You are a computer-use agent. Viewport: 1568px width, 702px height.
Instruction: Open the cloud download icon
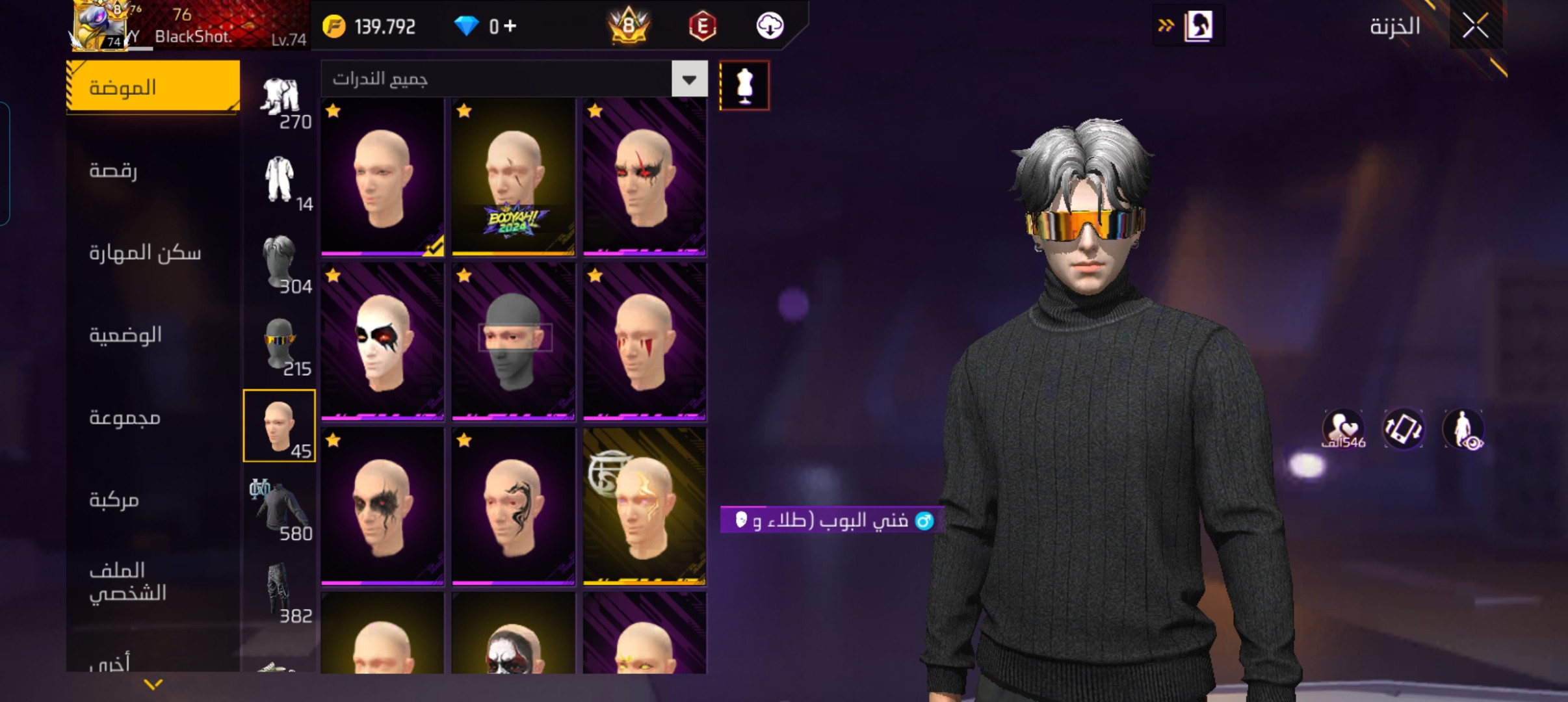coord(770,26)
